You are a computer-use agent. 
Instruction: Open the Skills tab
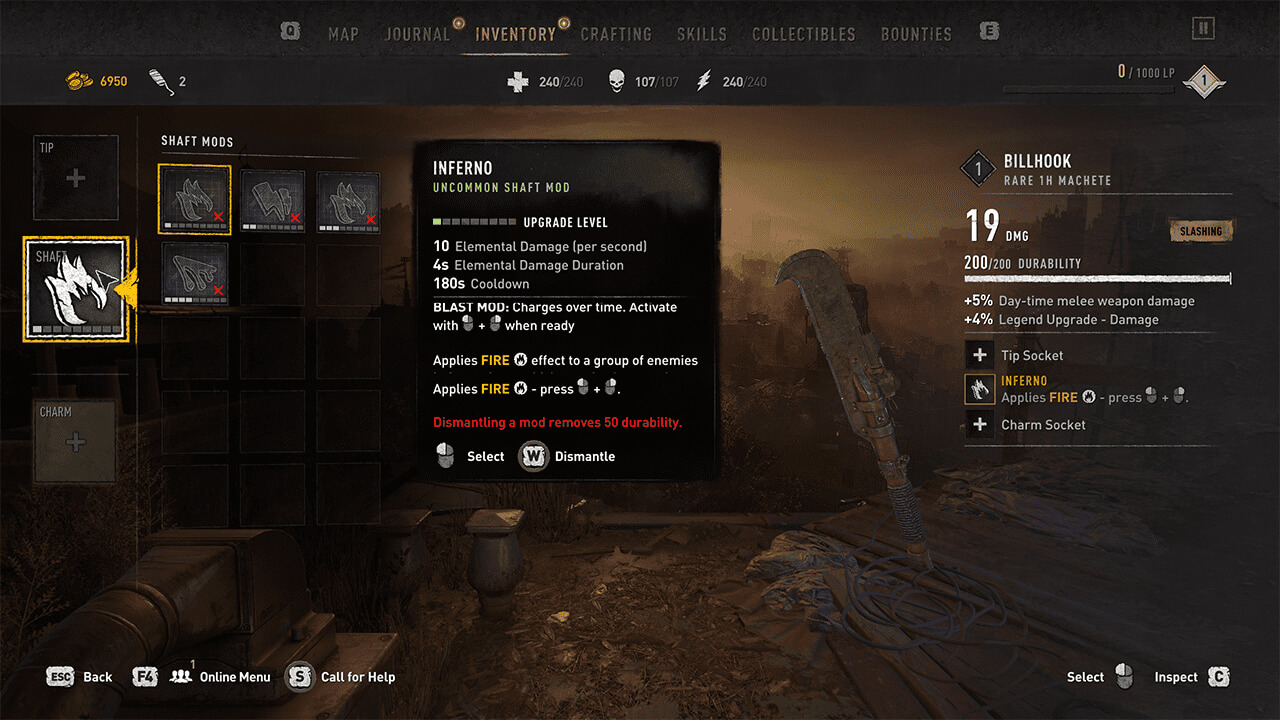[x=701, y=34]
